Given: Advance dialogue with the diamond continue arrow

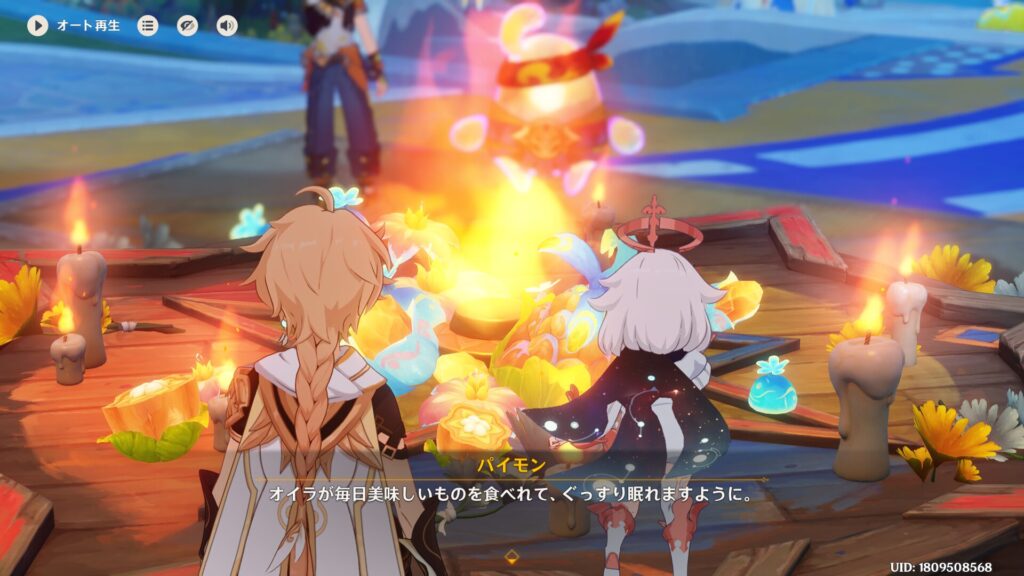Looking at the screenshot, I should pyautogui.click(x=511, y=556).
